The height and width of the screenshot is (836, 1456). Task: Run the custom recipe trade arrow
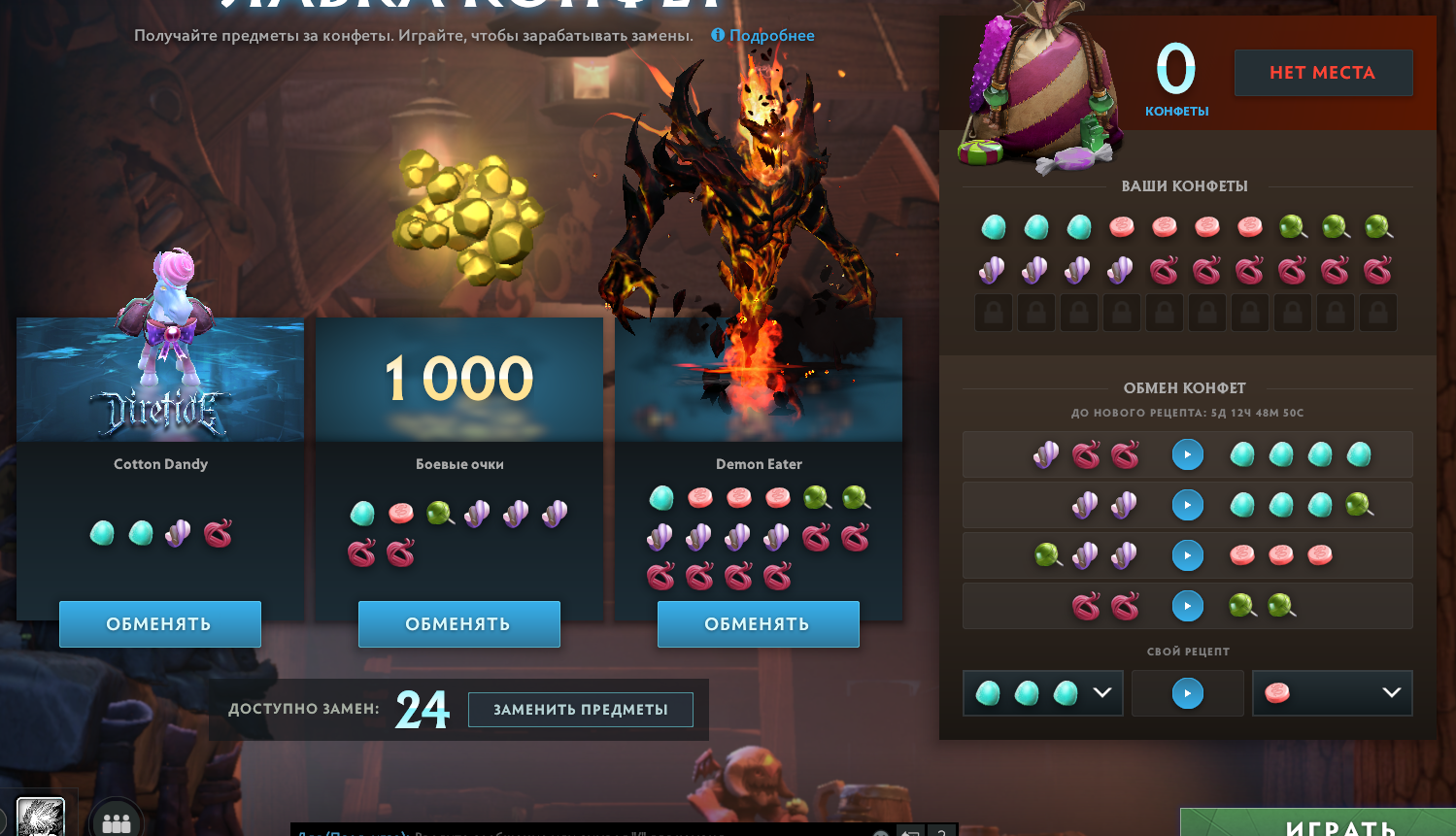tap(1187, 693)
